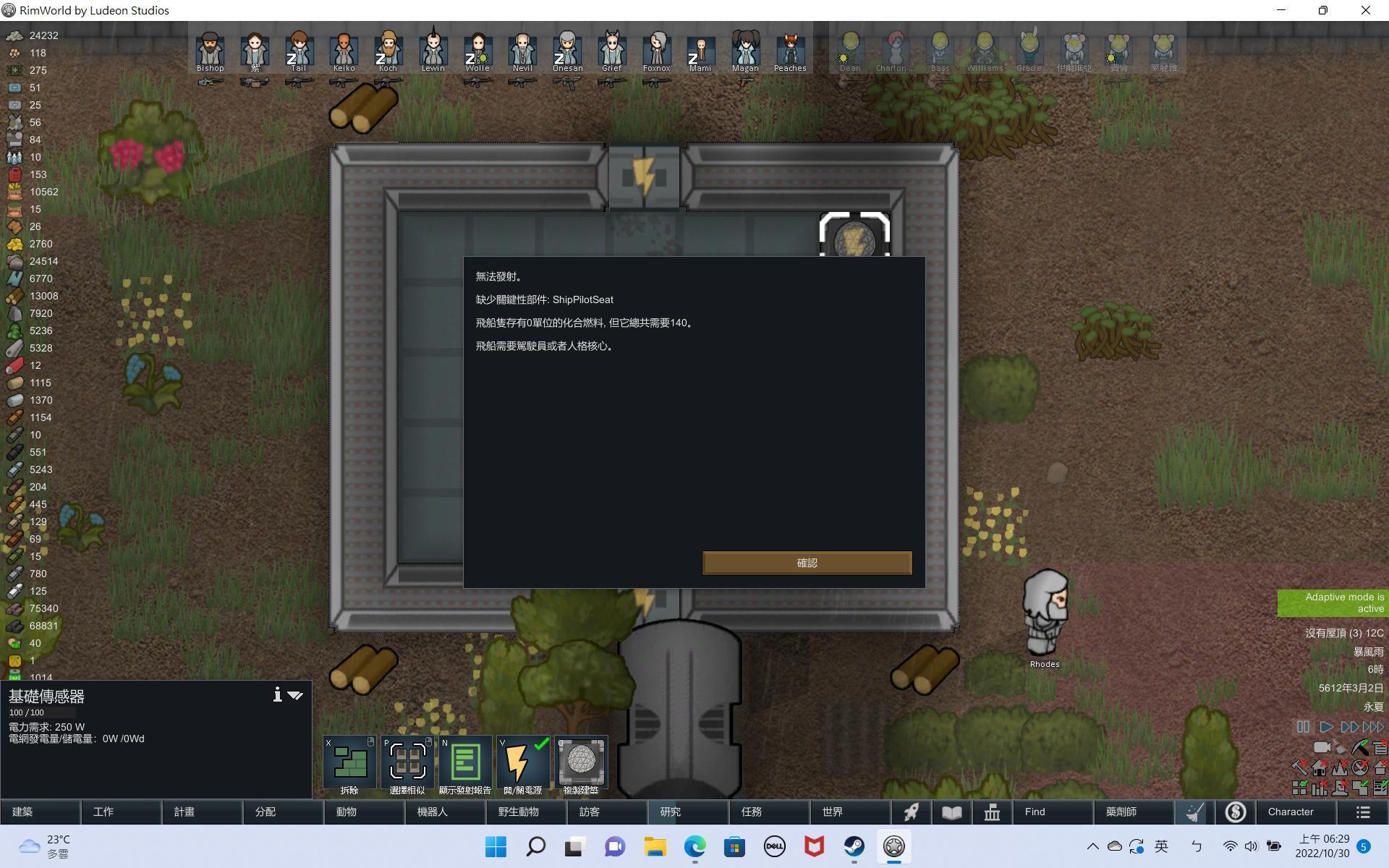Activate the 選擇相似 select-similar tool

(x=407, y=760)
